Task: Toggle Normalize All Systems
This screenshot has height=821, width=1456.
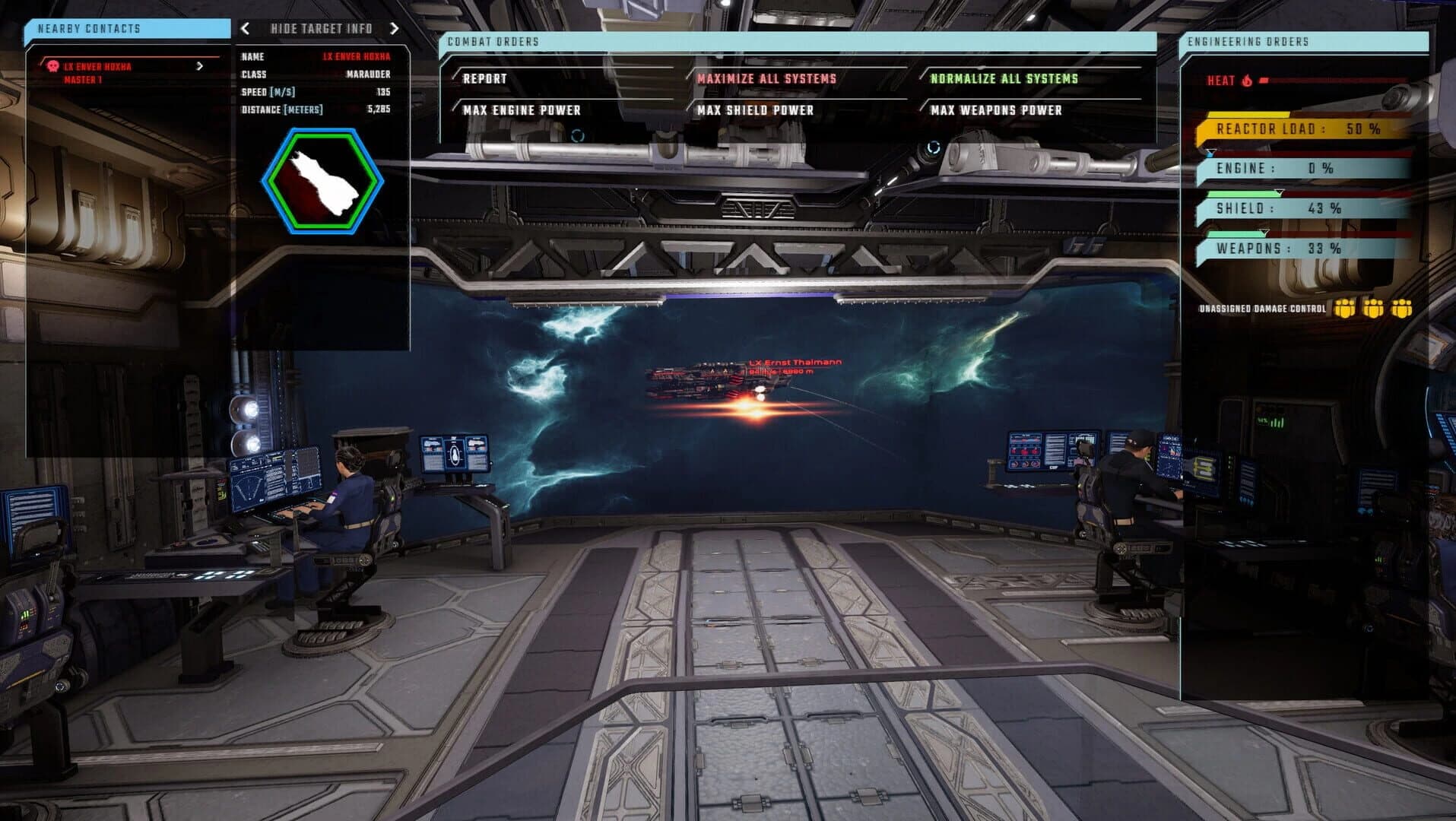Action: click(1005, 78)
